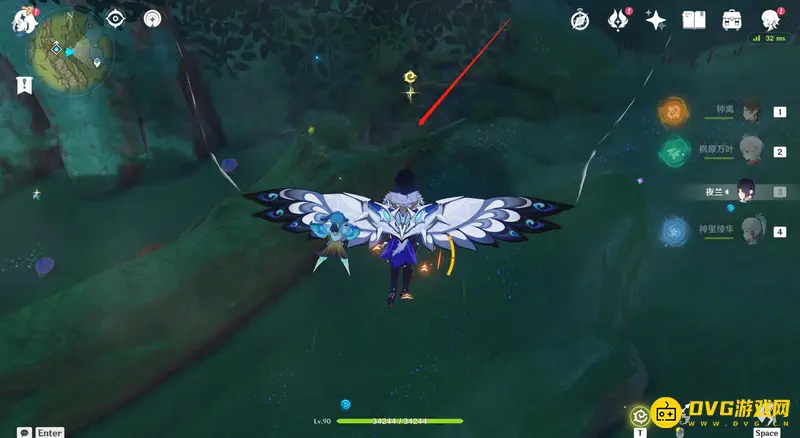
Task: Select active character 夜兰
Action: (x=746, y=191)
